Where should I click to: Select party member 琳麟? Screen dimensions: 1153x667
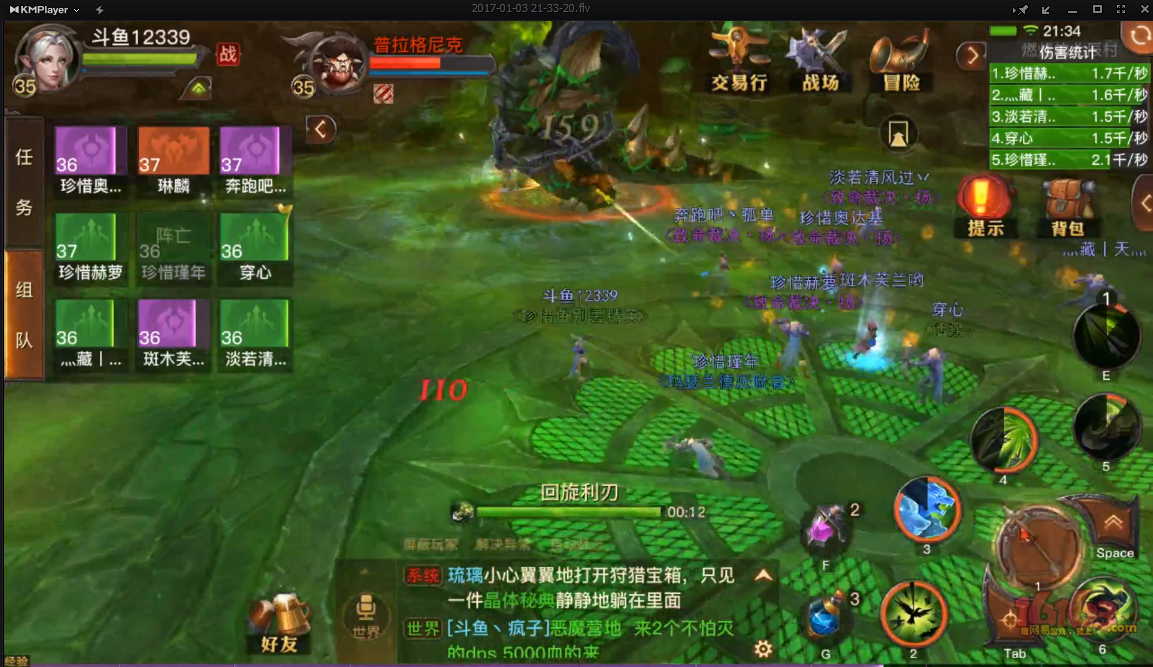[173, 161]
